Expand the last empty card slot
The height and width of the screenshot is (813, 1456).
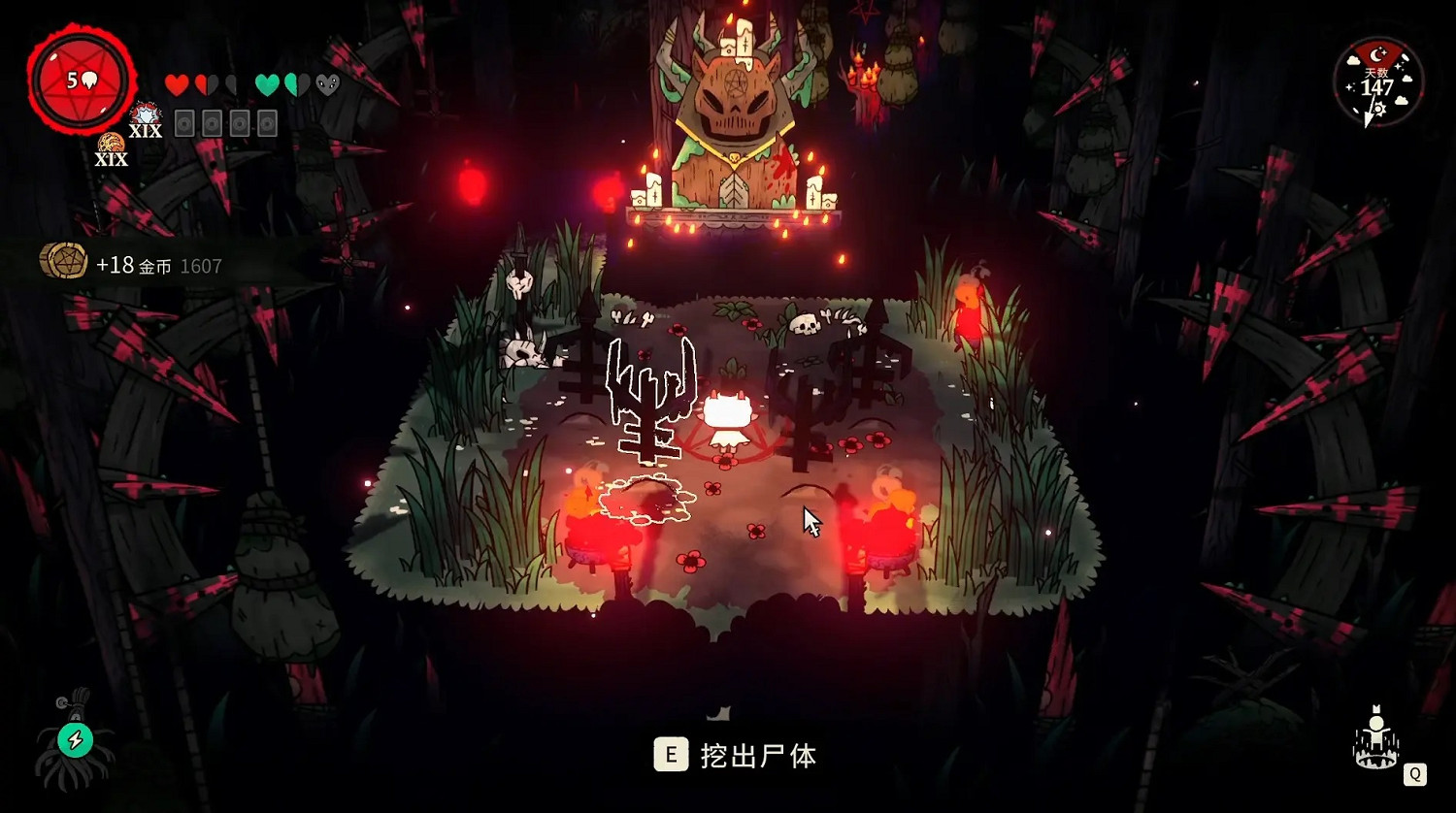tap(267, 121)
